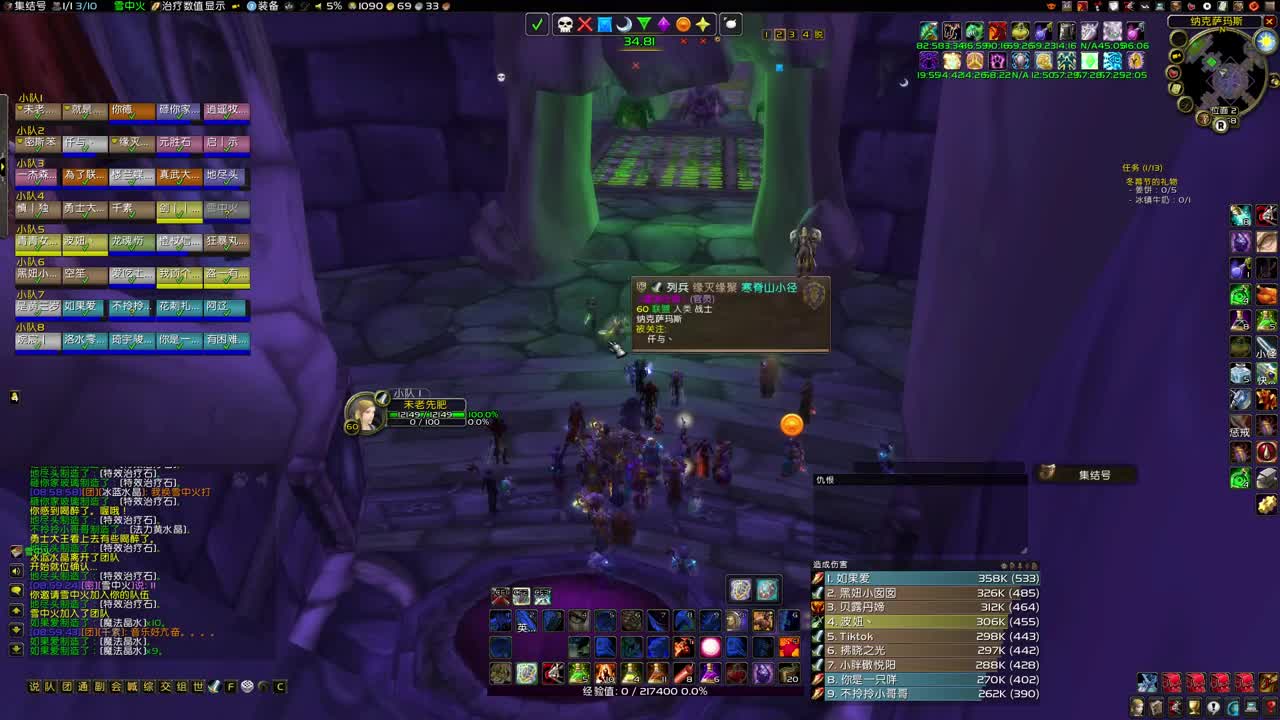Open the 造成伤害 damage meter mode dropdown
The image size is (1280, 720).
pos(830,565)
